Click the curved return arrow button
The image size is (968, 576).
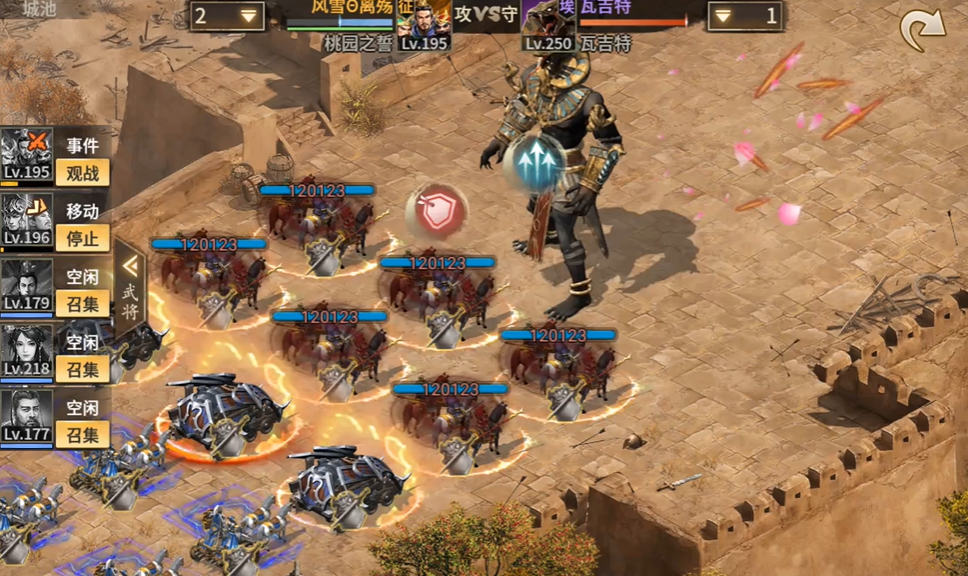pyautogui.click(x=921, y=31)
